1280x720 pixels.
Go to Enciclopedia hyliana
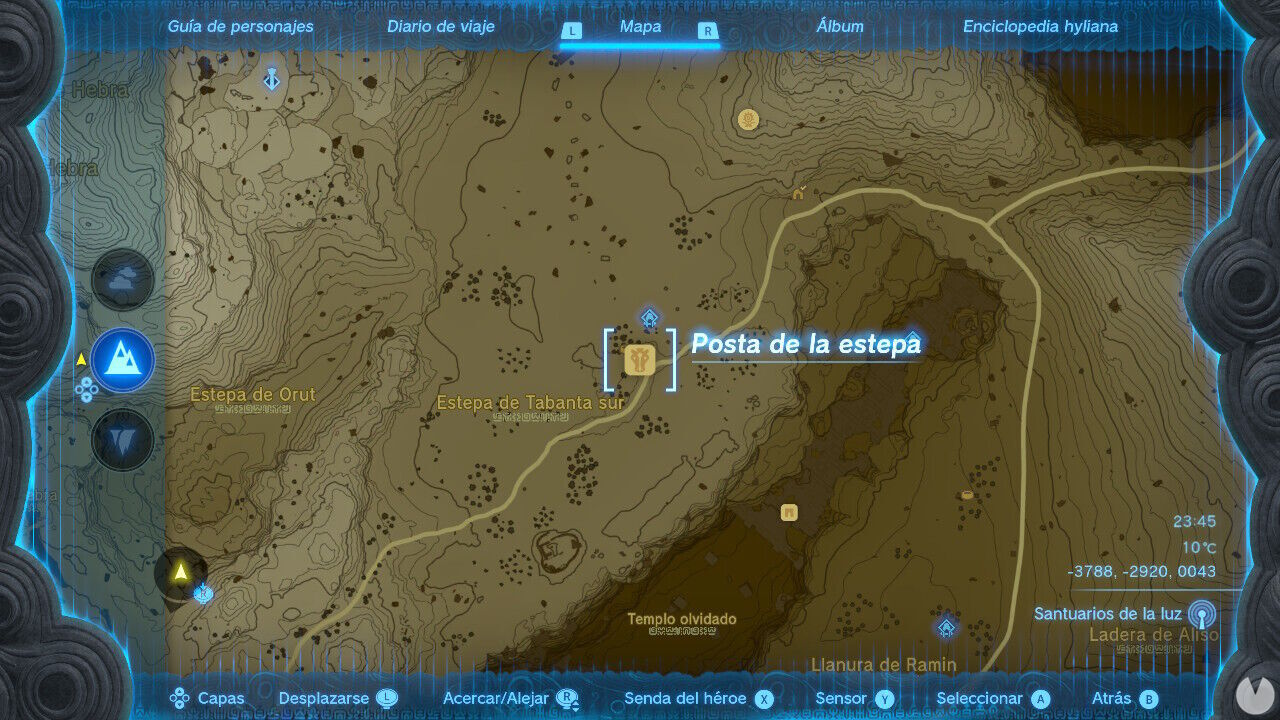[1043, 27]
